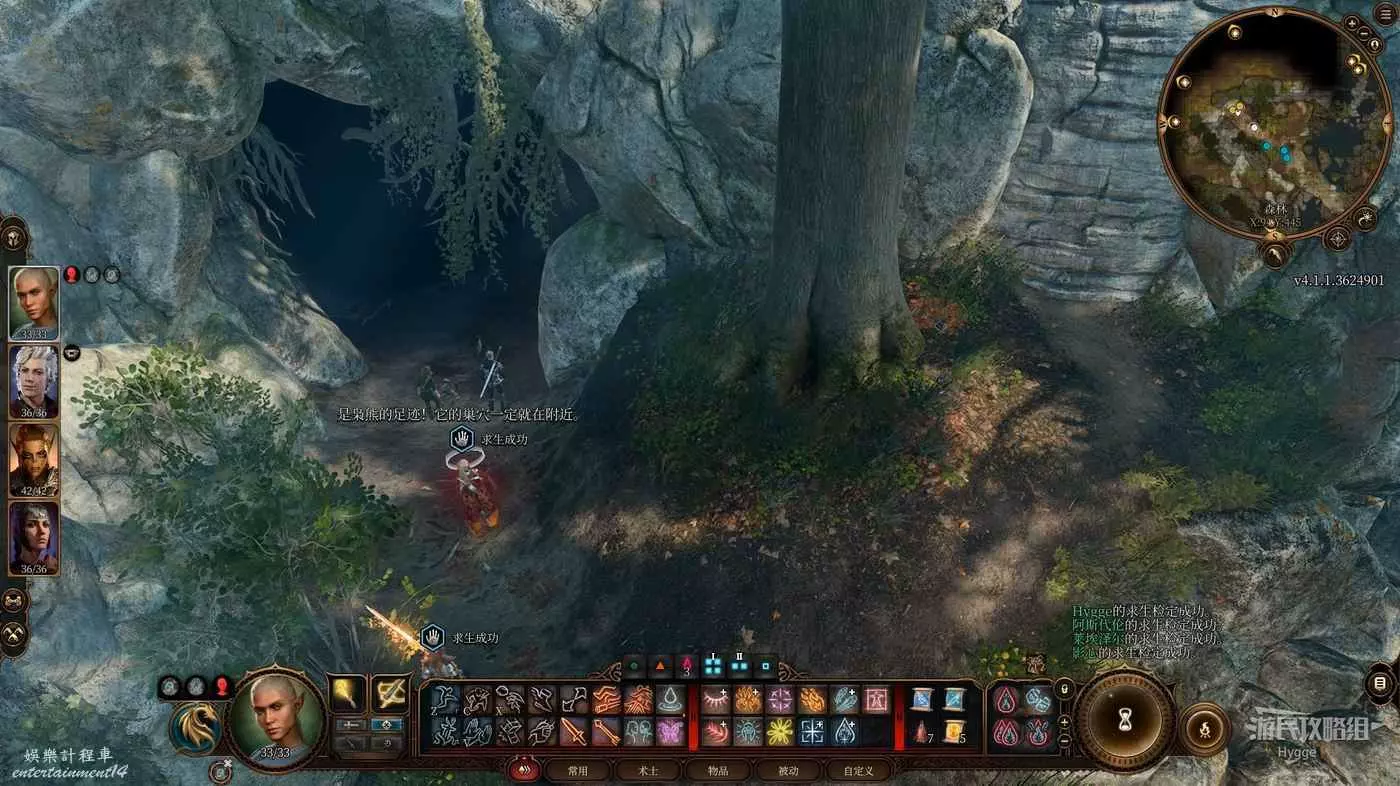Screen dimensions: 1400x786
Task: Switch to the 自定义 hotbar tab
Action: 858,771
